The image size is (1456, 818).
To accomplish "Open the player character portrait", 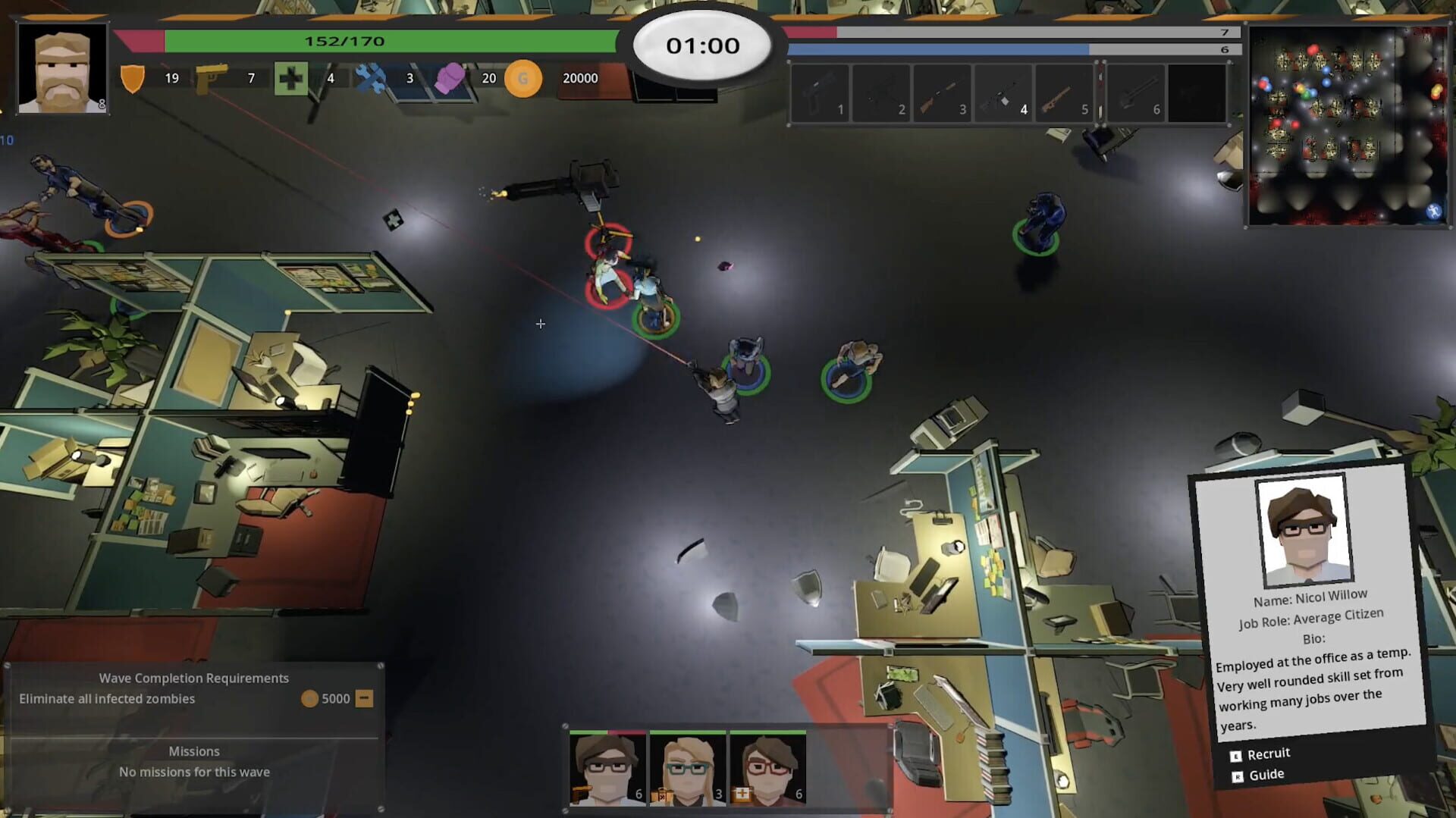I will click(62, 68).
